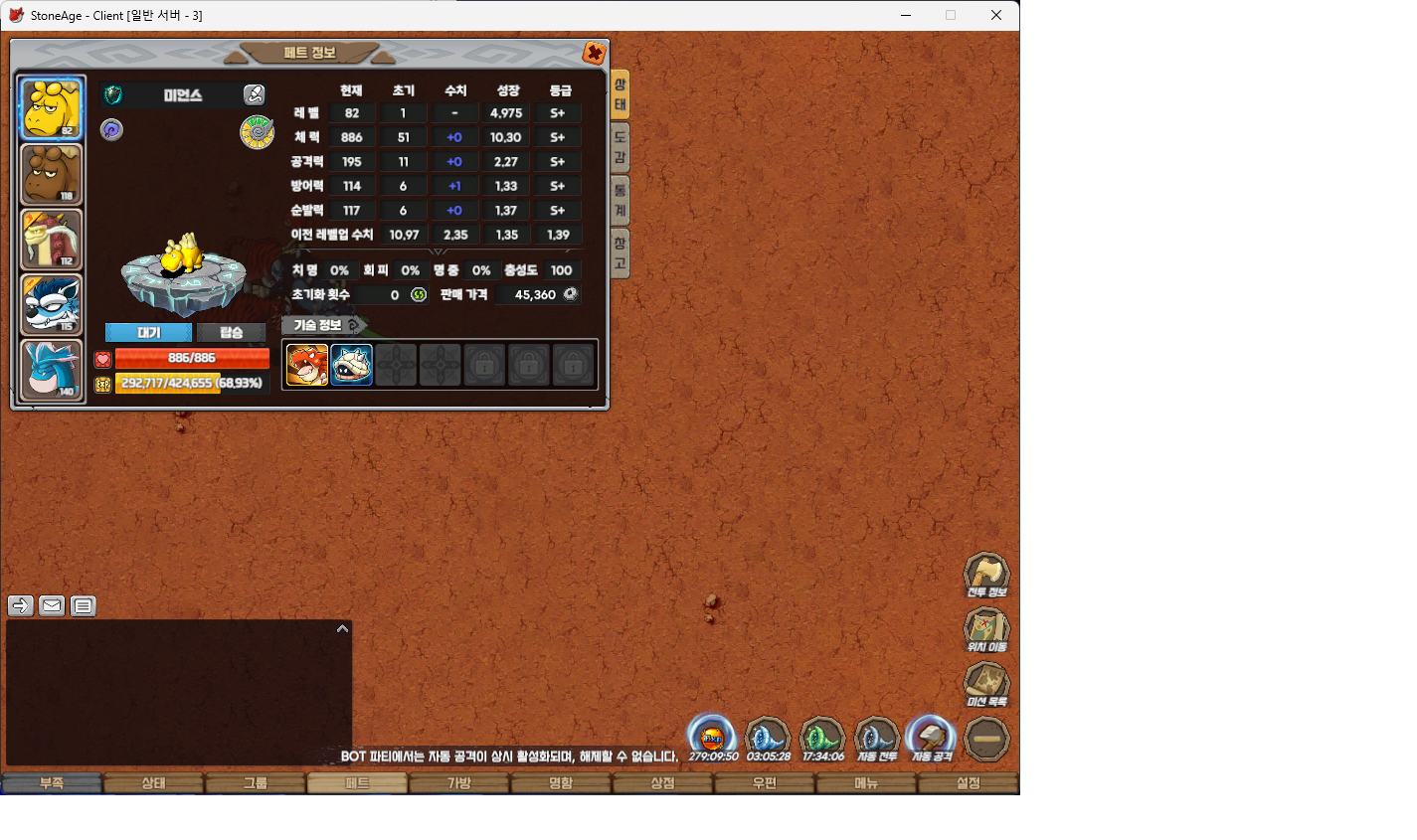
Task: Select the spiked shell skill icon
Action: pos(351,365)
